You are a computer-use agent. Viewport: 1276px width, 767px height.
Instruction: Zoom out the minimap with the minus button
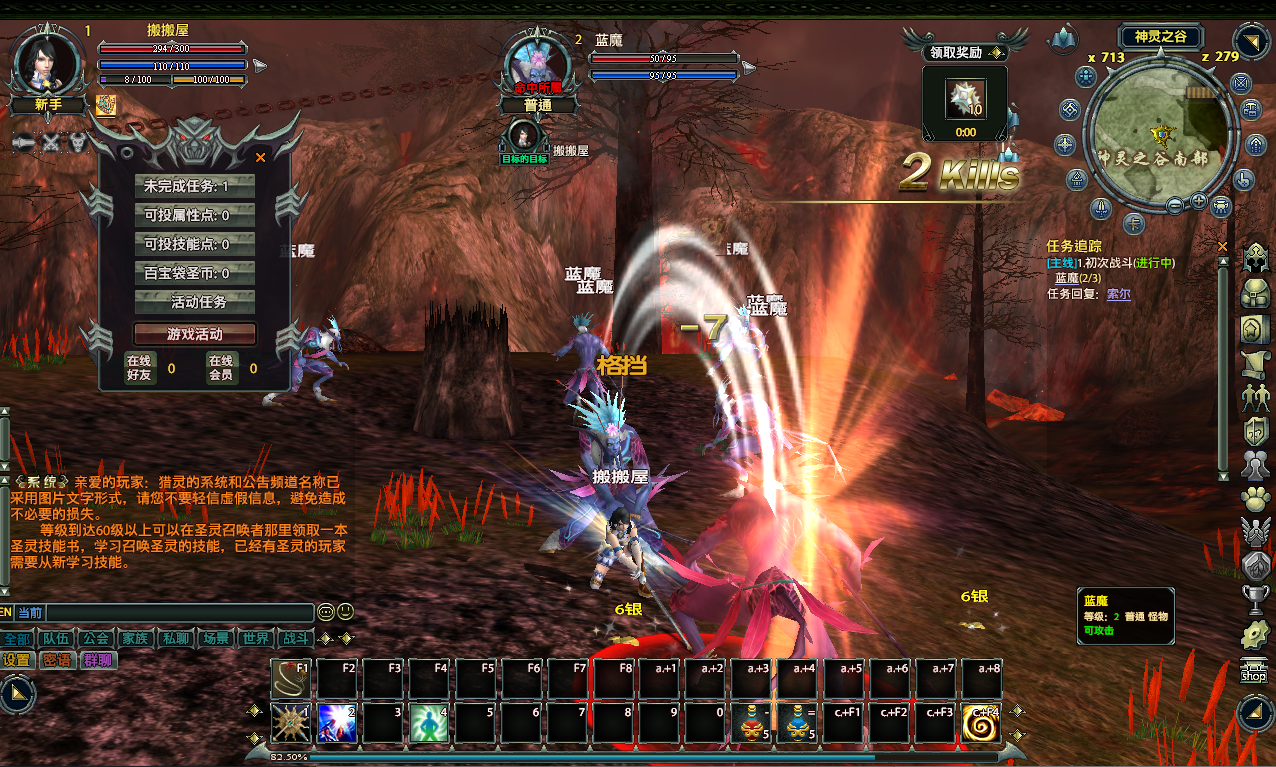[1176, 204]
